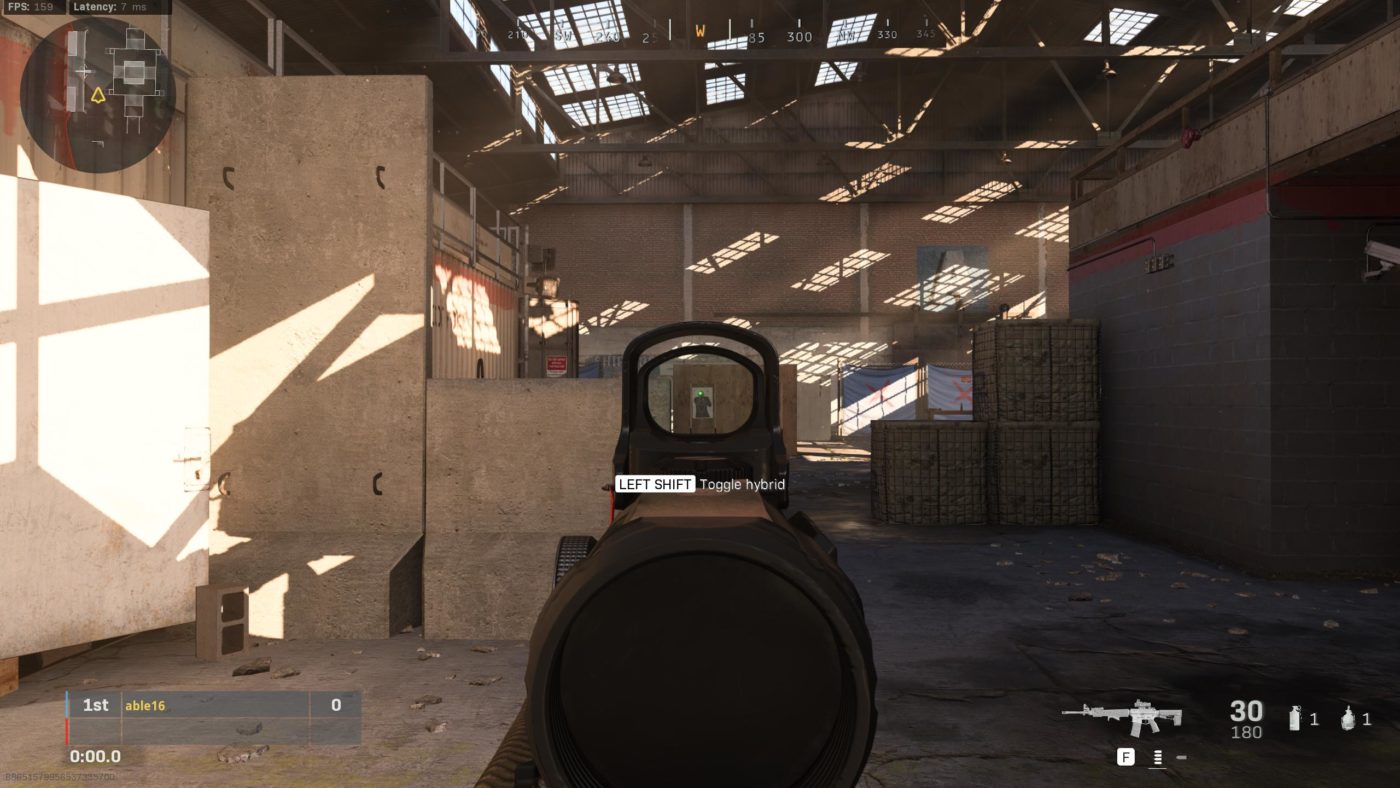Click the circular minimap
1400x788 pixels.
97,95
